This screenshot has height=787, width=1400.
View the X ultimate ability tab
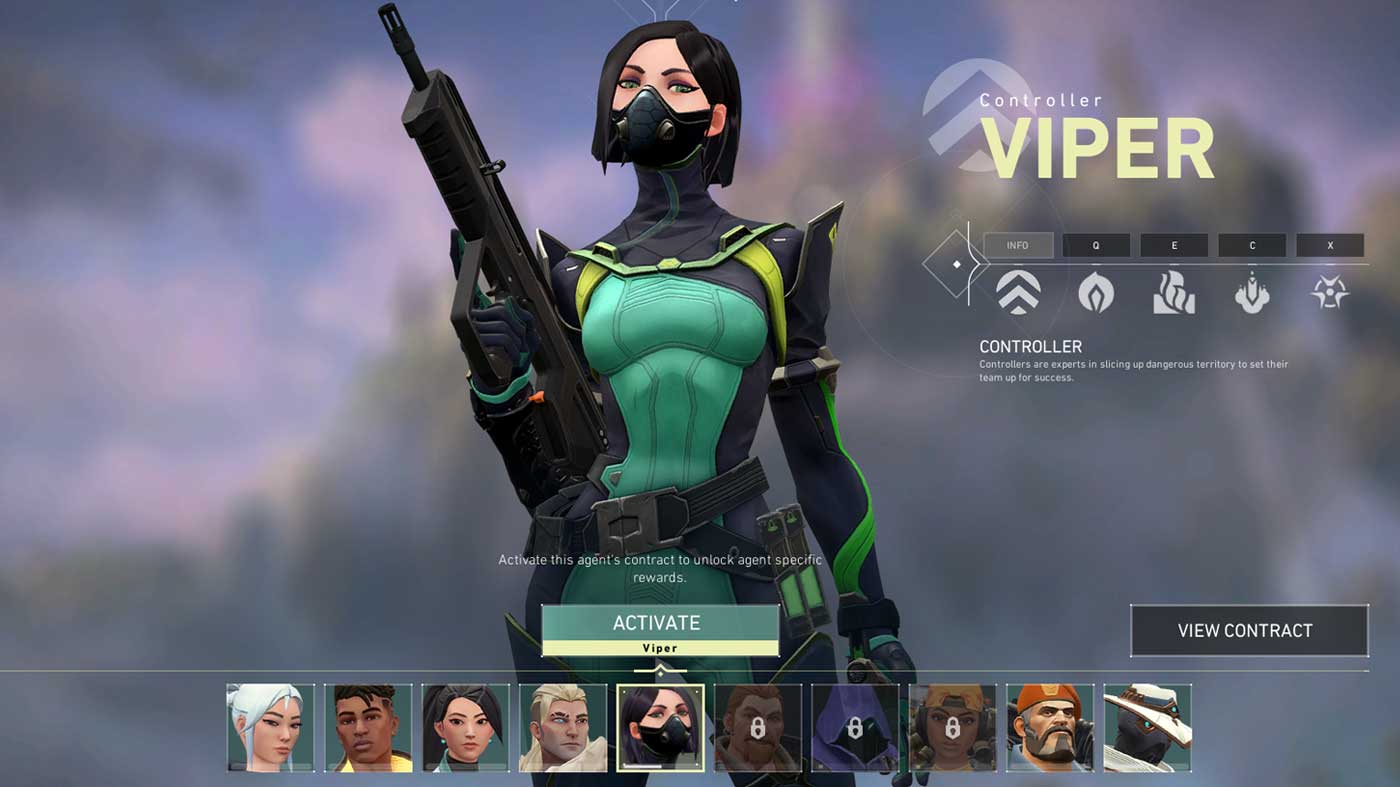pyautogui.click(x=1330, y=245)
